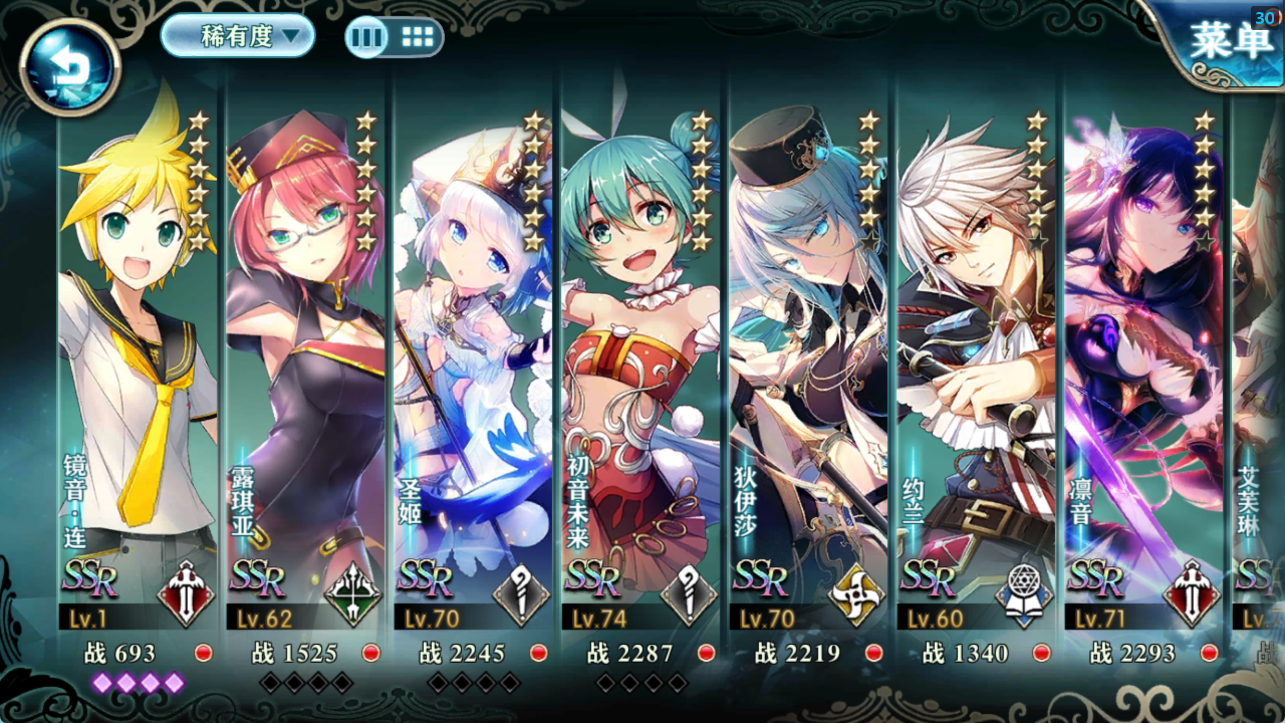The image size is (1285, 723).
Task: Click the red dot beside 战 693
Action: pos(205,652)
